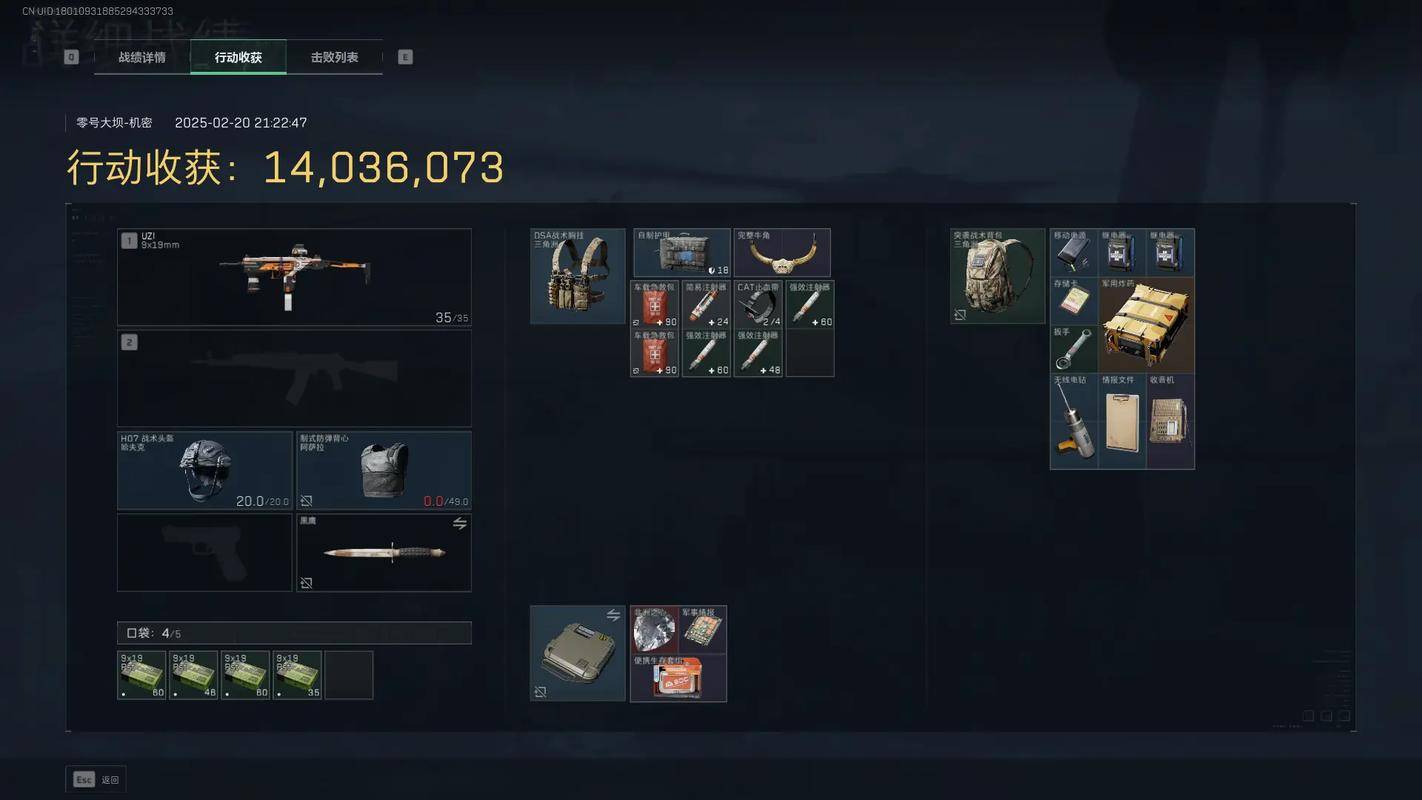Select the 无线电钻 cordless drill item

[x=1074, y=421]
